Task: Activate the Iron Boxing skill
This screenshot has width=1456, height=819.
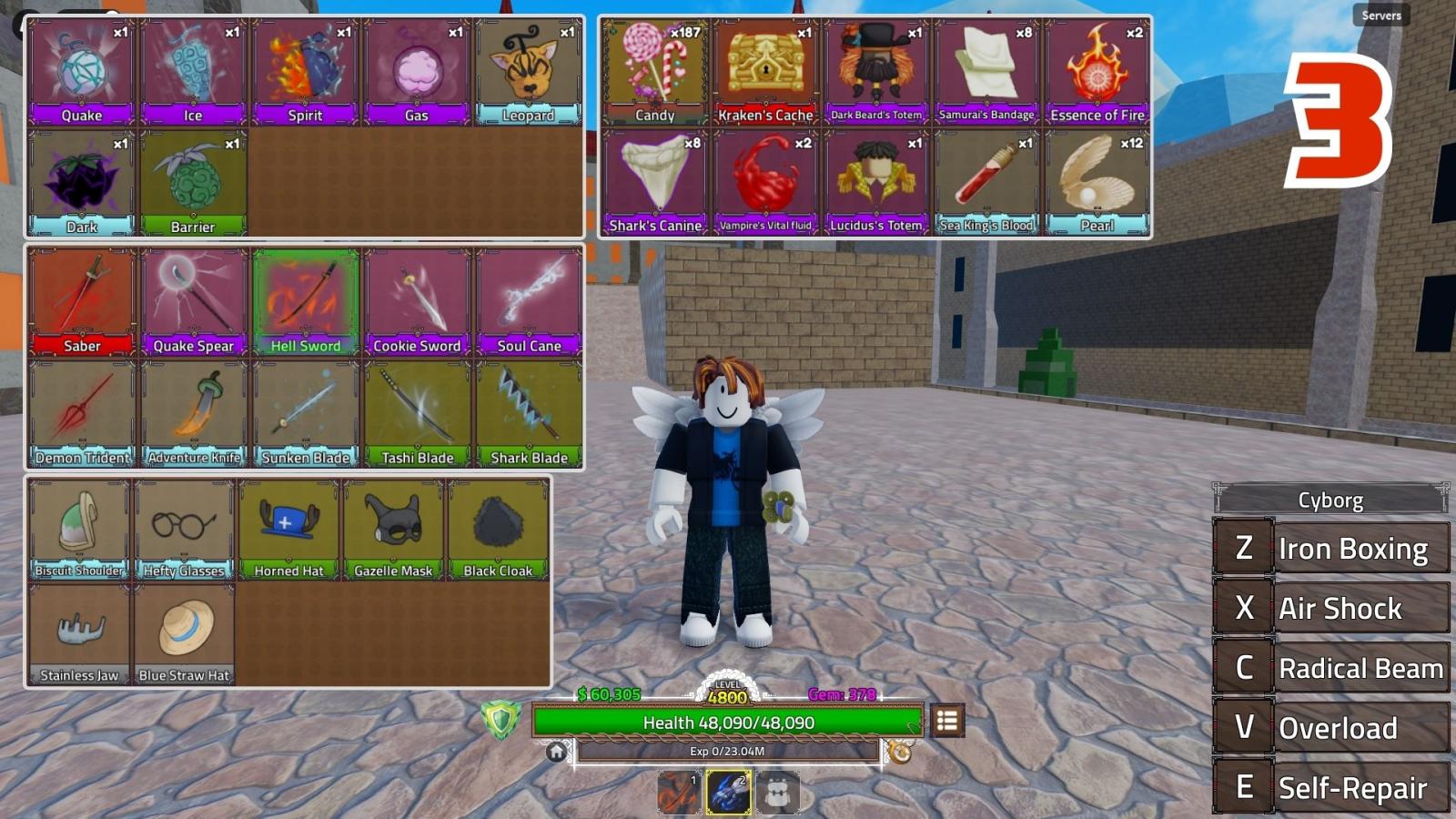Action: 1332,549
